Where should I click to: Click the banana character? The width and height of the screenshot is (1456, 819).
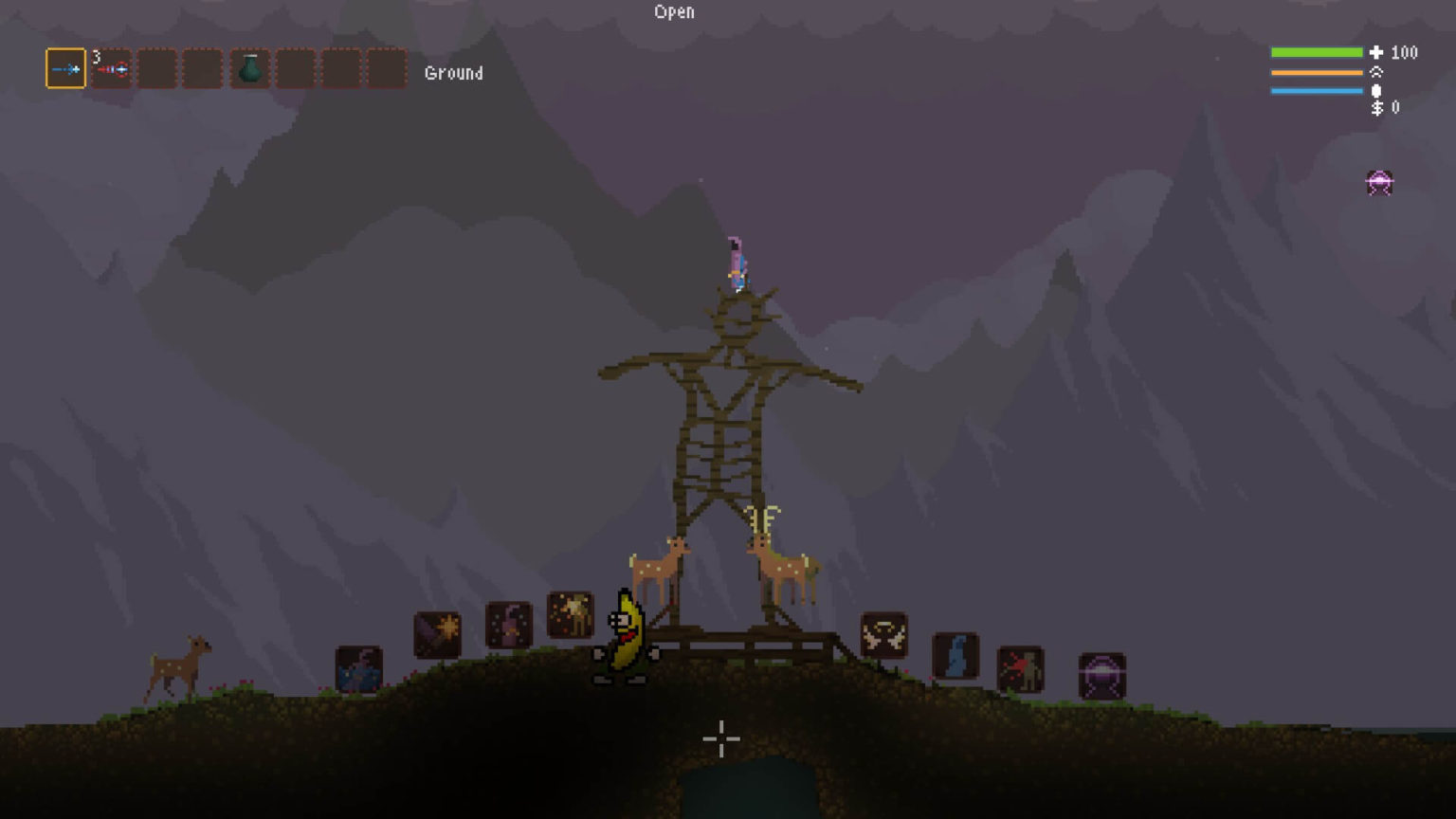click(x=626, y=635)
